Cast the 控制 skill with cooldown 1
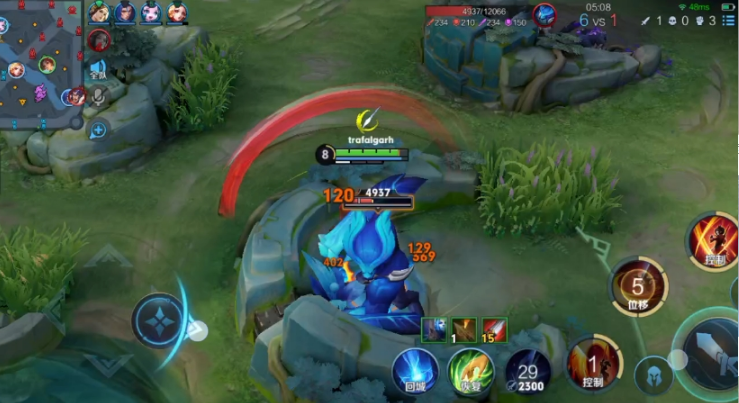 (x=592, y=363)
